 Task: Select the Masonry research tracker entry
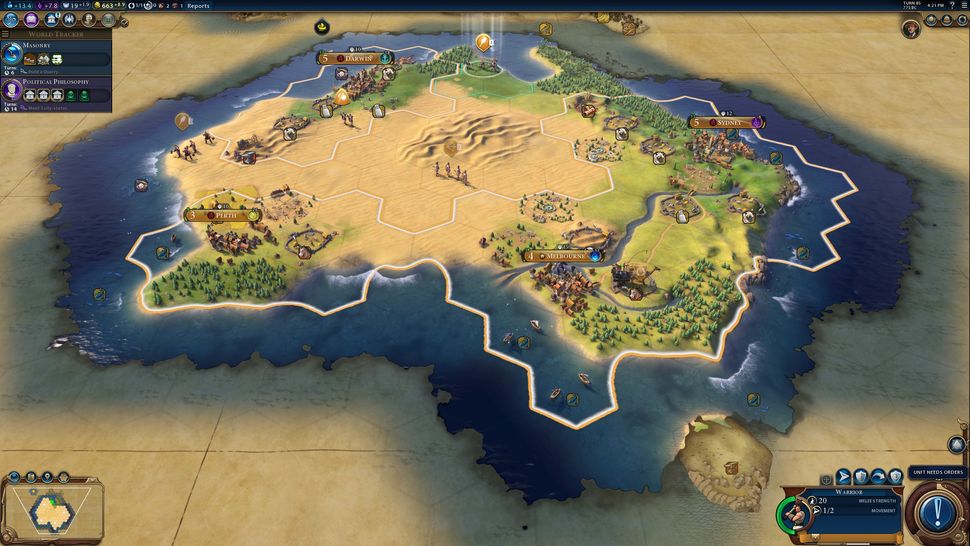(x=56, y=54)
